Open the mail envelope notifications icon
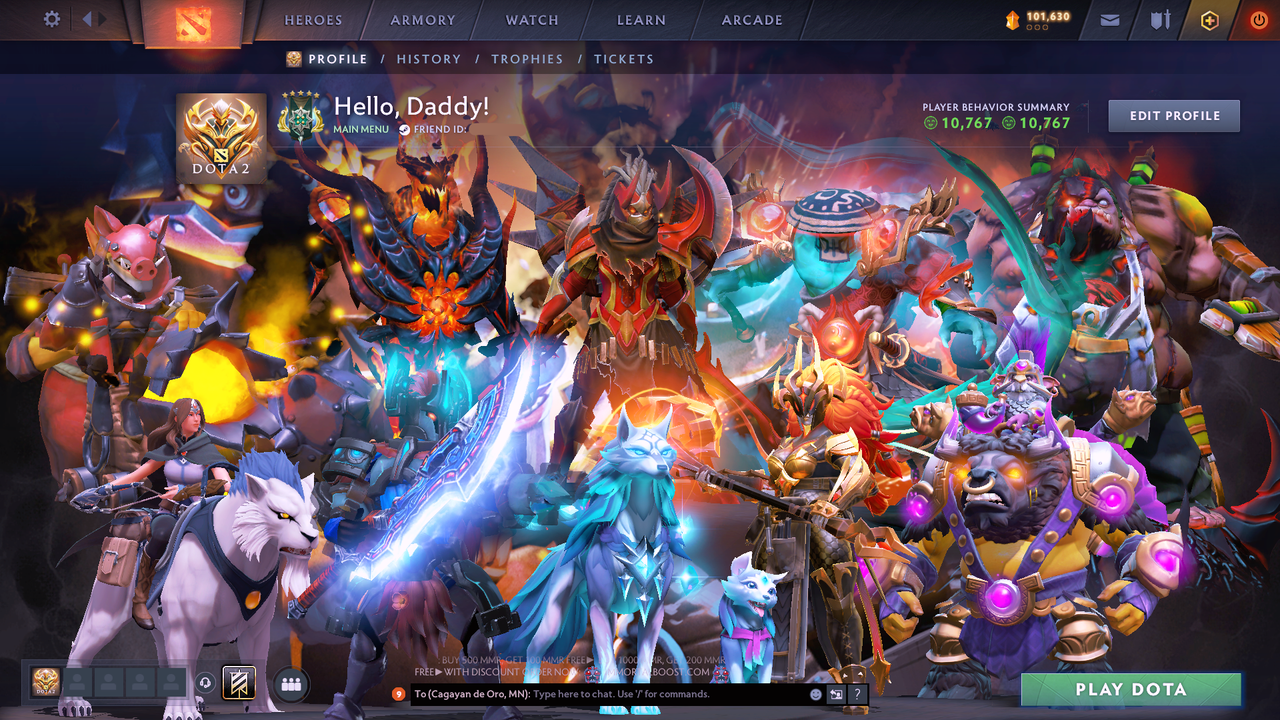The height and width of the screenshot is (720, 1280). click(1108, 19)
